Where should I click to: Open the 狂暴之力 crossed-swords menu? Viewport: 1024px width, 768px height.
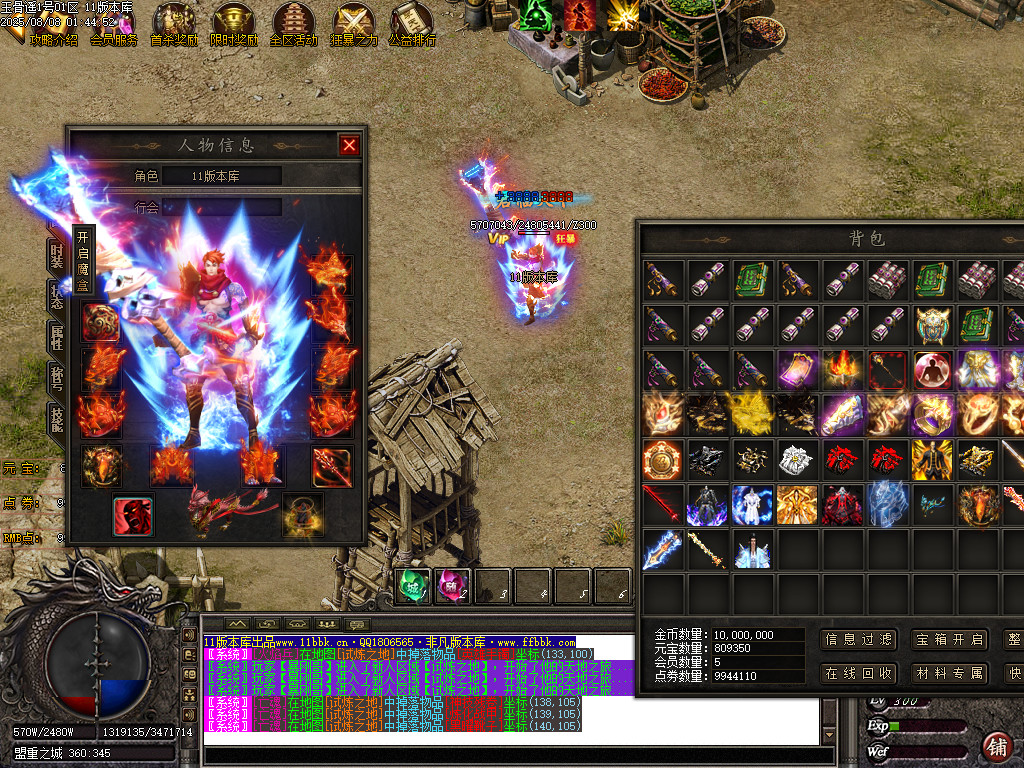[354, 25]
